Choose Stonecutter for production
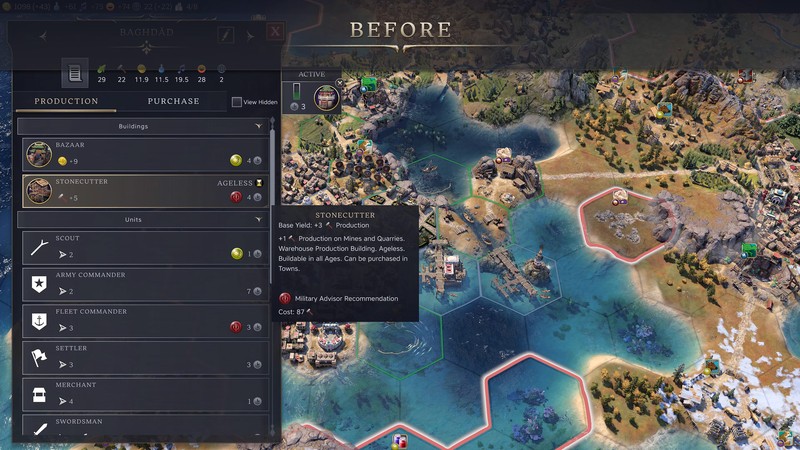 tap(145, 190)
